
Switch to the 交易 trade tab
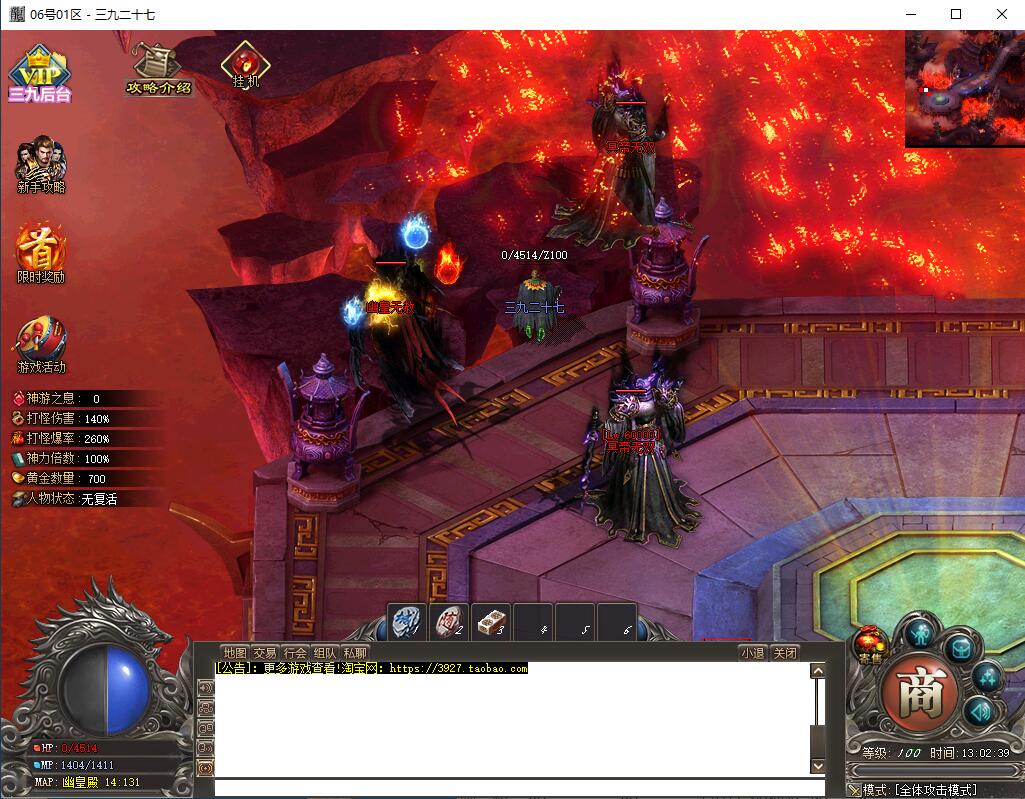pos(264,653)
